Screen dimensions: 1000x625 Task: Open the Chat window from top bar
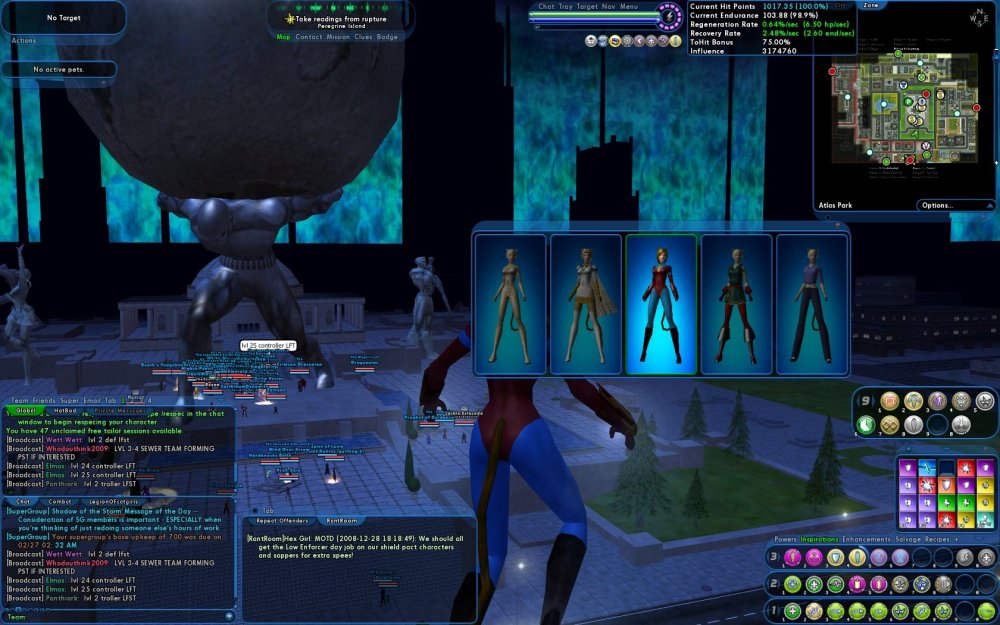point(546,6)
